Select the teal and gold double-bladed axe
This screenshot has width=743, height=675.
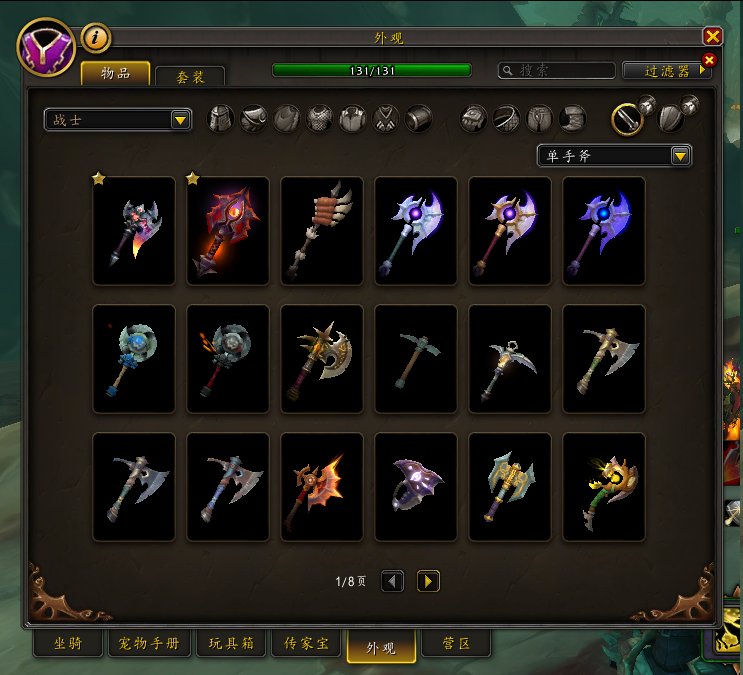coord(510,487)
